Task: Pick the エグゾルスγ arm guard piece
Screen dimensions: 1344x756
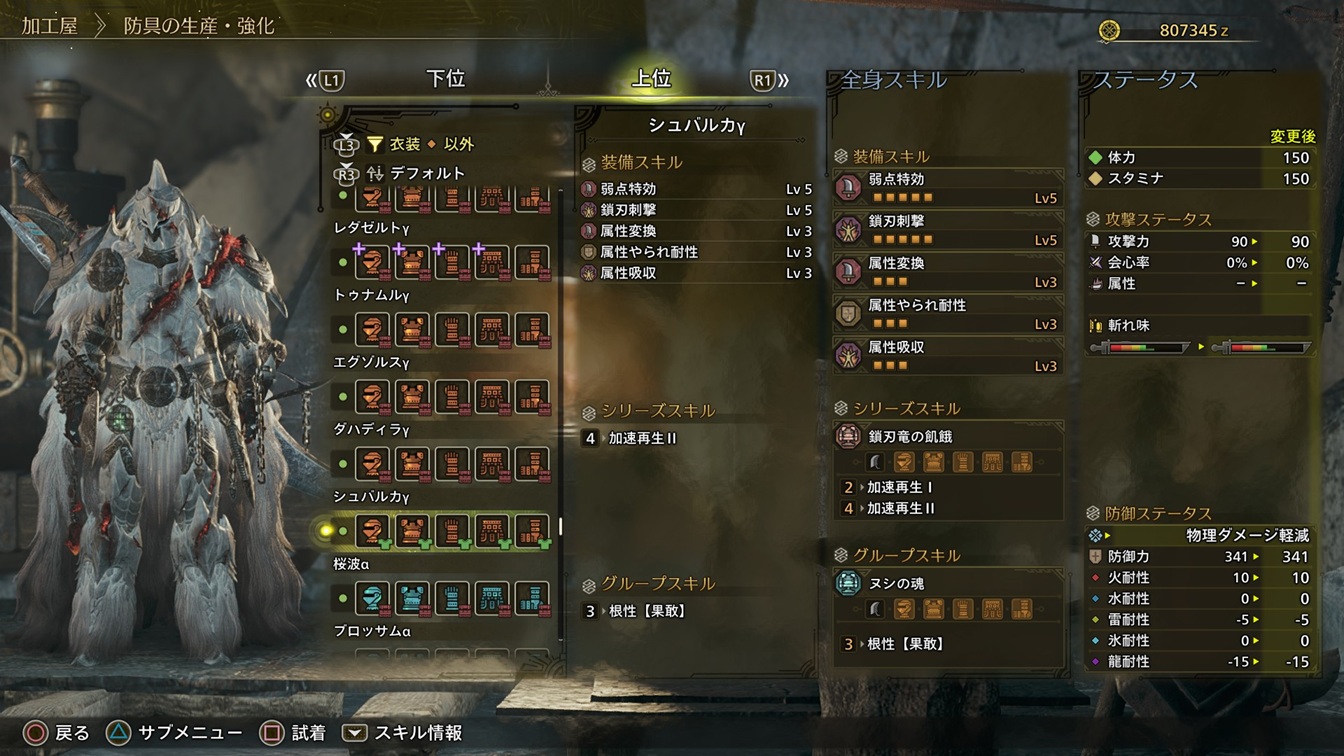Action: point(451,396)
